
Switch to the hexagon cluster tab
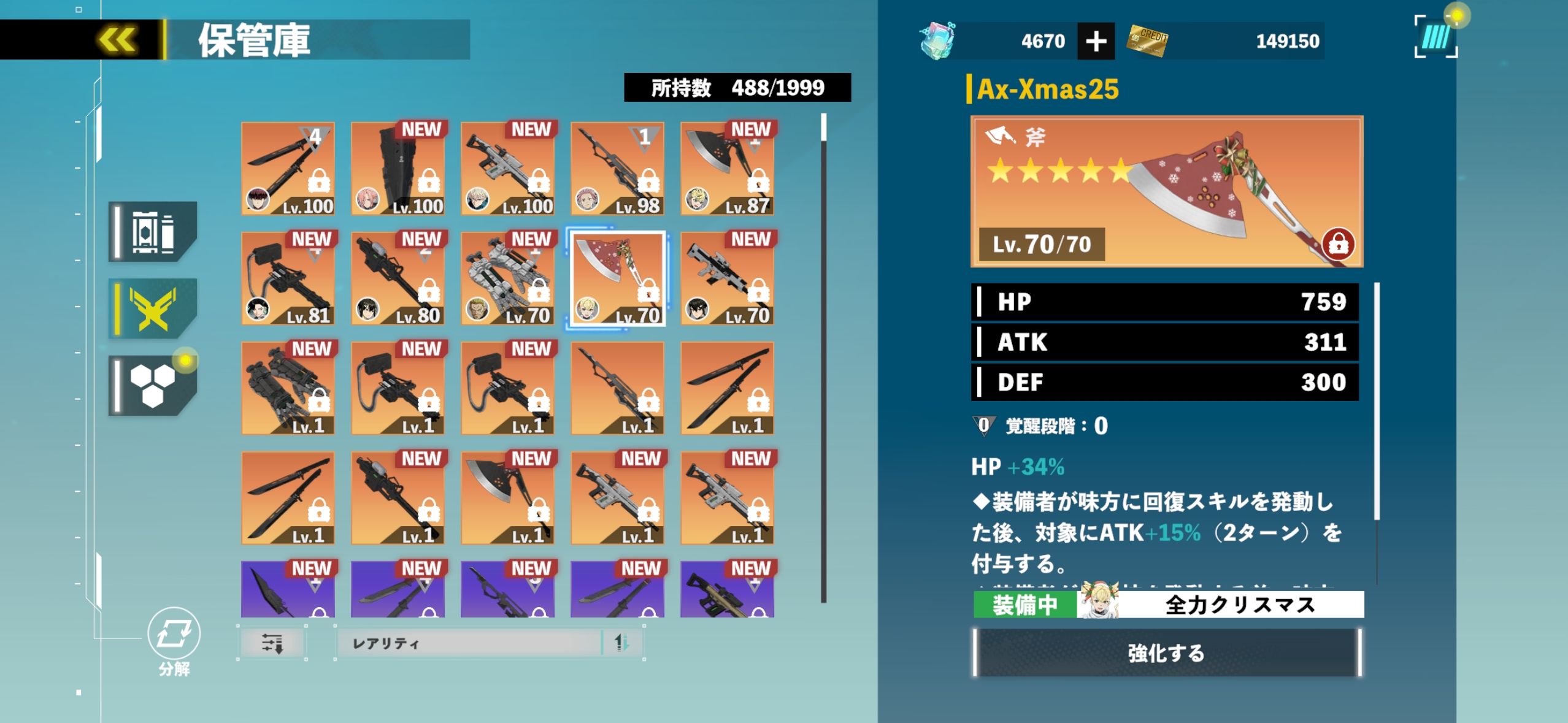153,386
